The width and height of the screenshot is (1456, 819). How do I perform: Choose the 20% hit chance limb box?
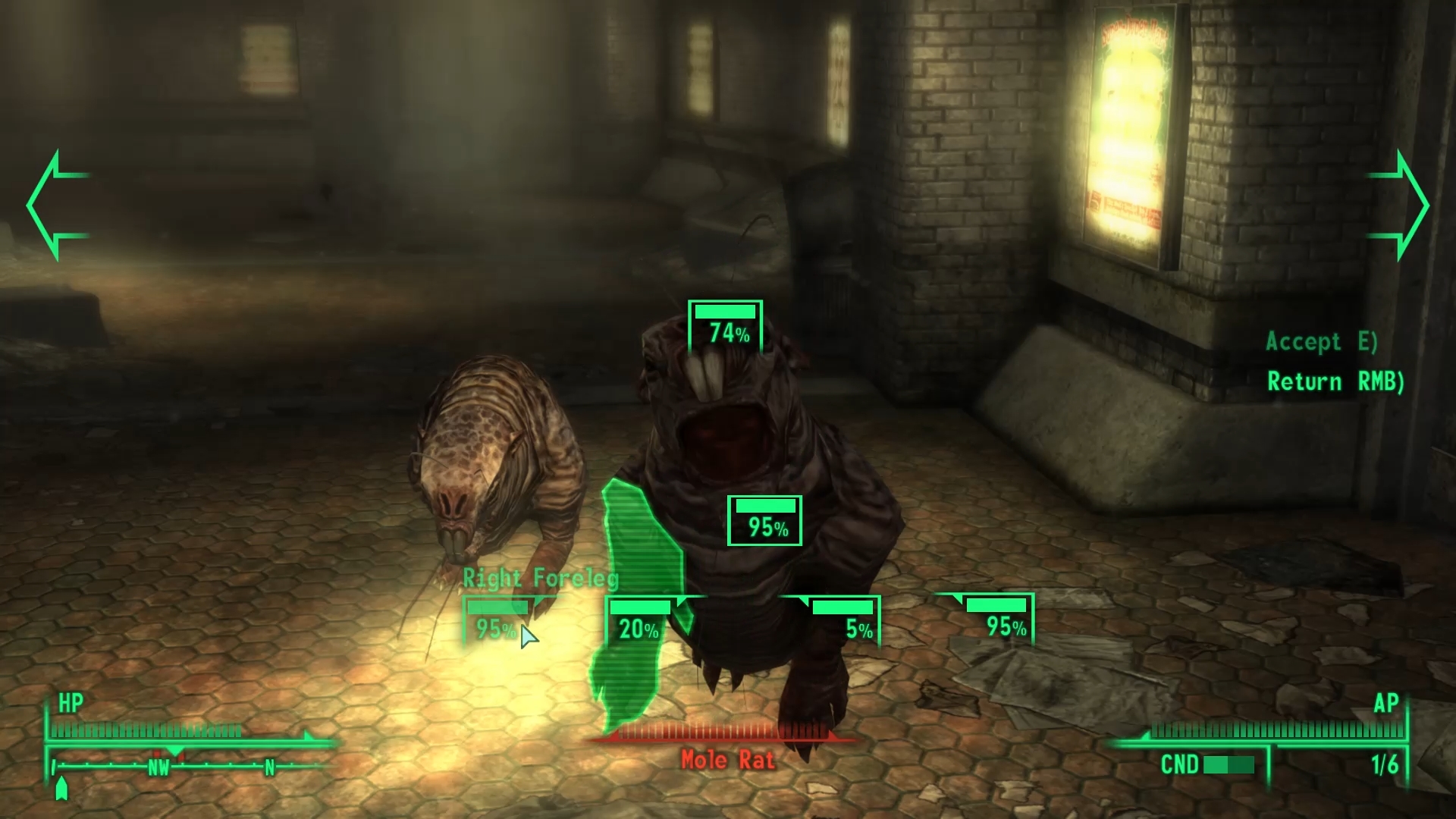click(x=639, y=621)
